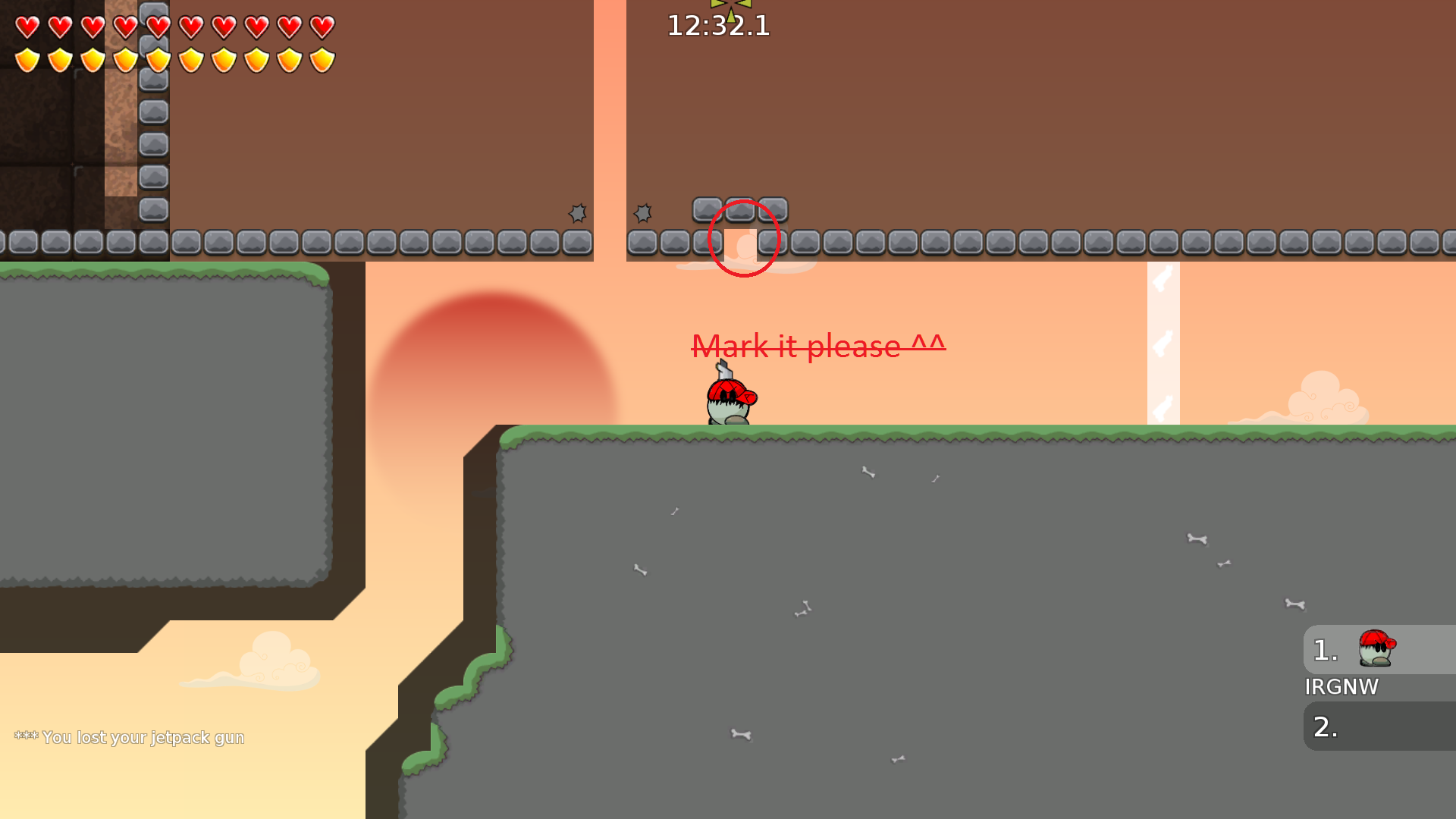This screenshot has width=1456, height=819.
Task: Open the race timer showing 12:32.1
Action: pyautogui.click(x=717, y=27)
